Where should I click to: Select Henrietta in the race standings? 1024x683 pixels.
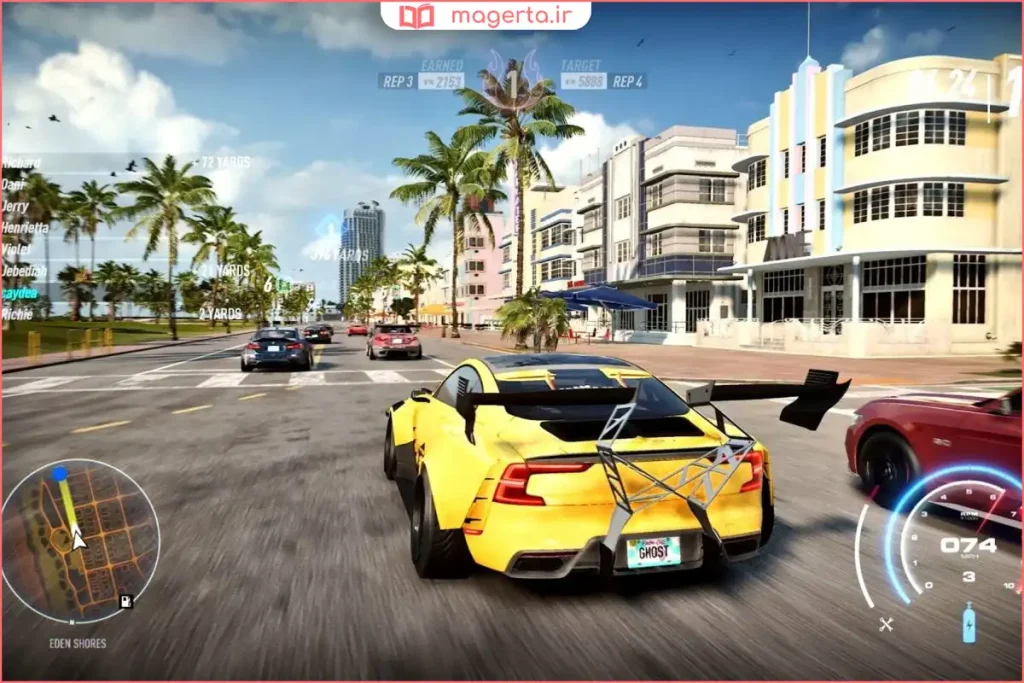(x=25, y=228)
